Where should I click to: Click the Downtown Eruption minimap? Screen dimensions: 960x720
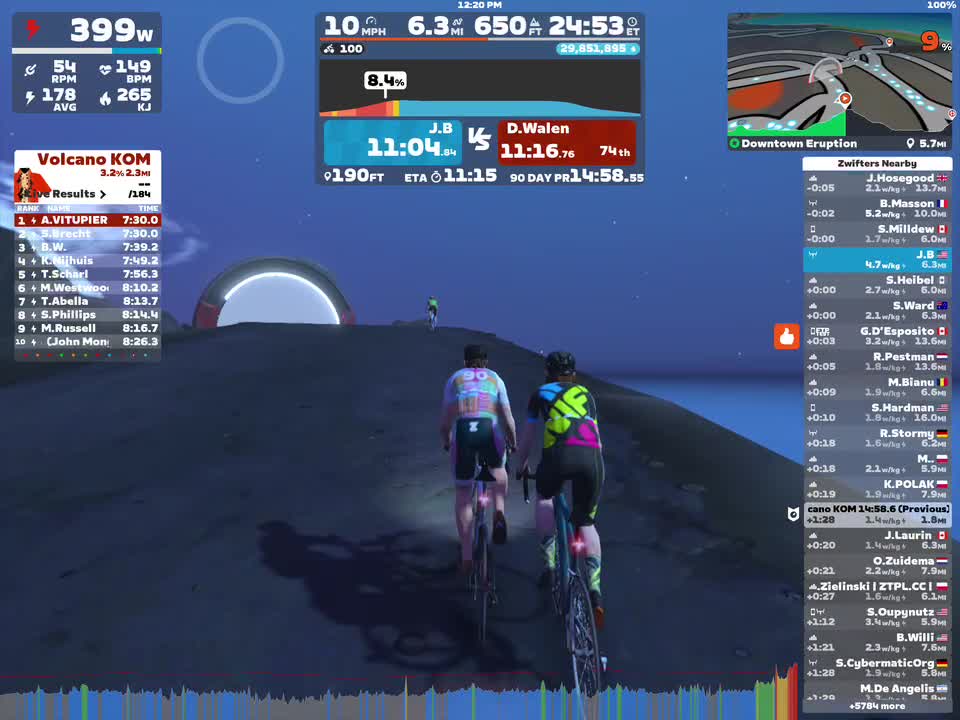coord(840,75)
